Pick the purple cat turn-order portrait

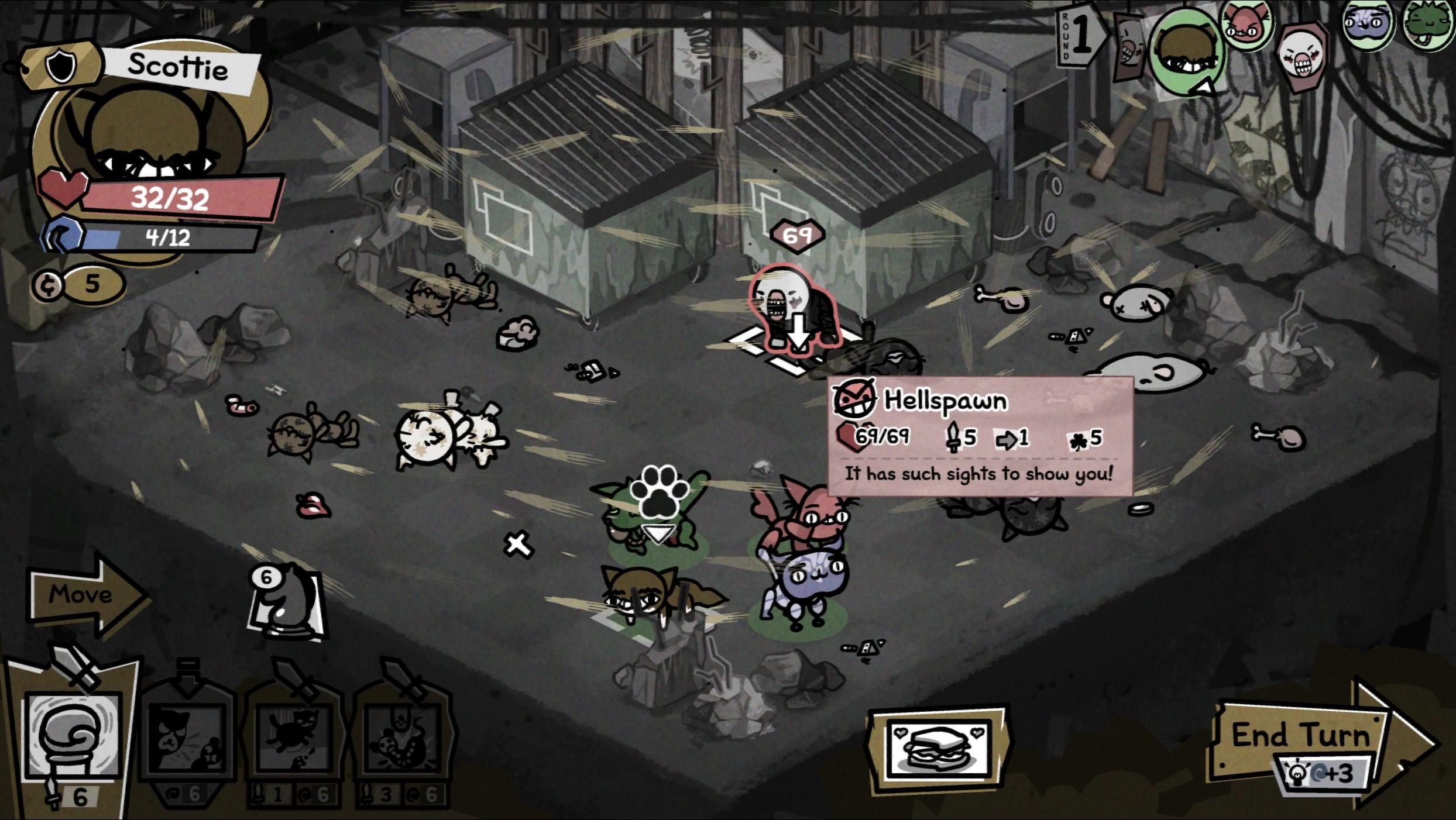(x=1368, y=25)
